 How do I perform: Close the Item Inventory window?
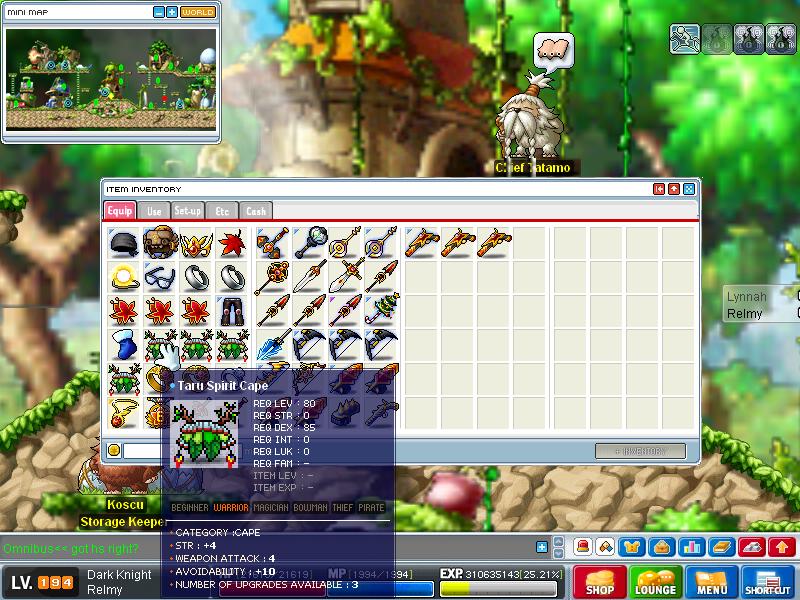tap(689, 188)
